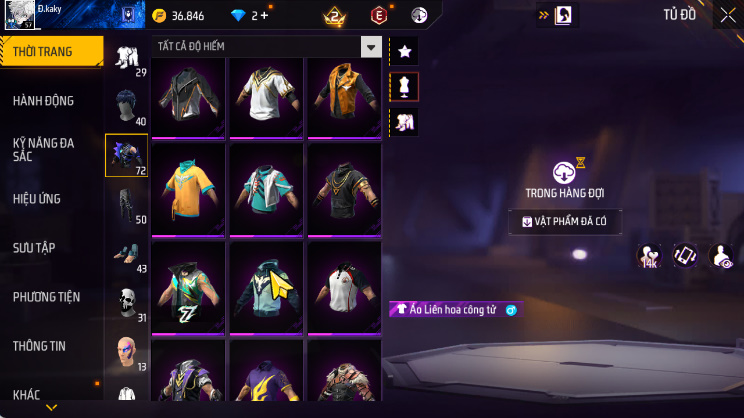Select the hairstyle subcategory with 40 items
Screen dimensions: 744x418
126,106
